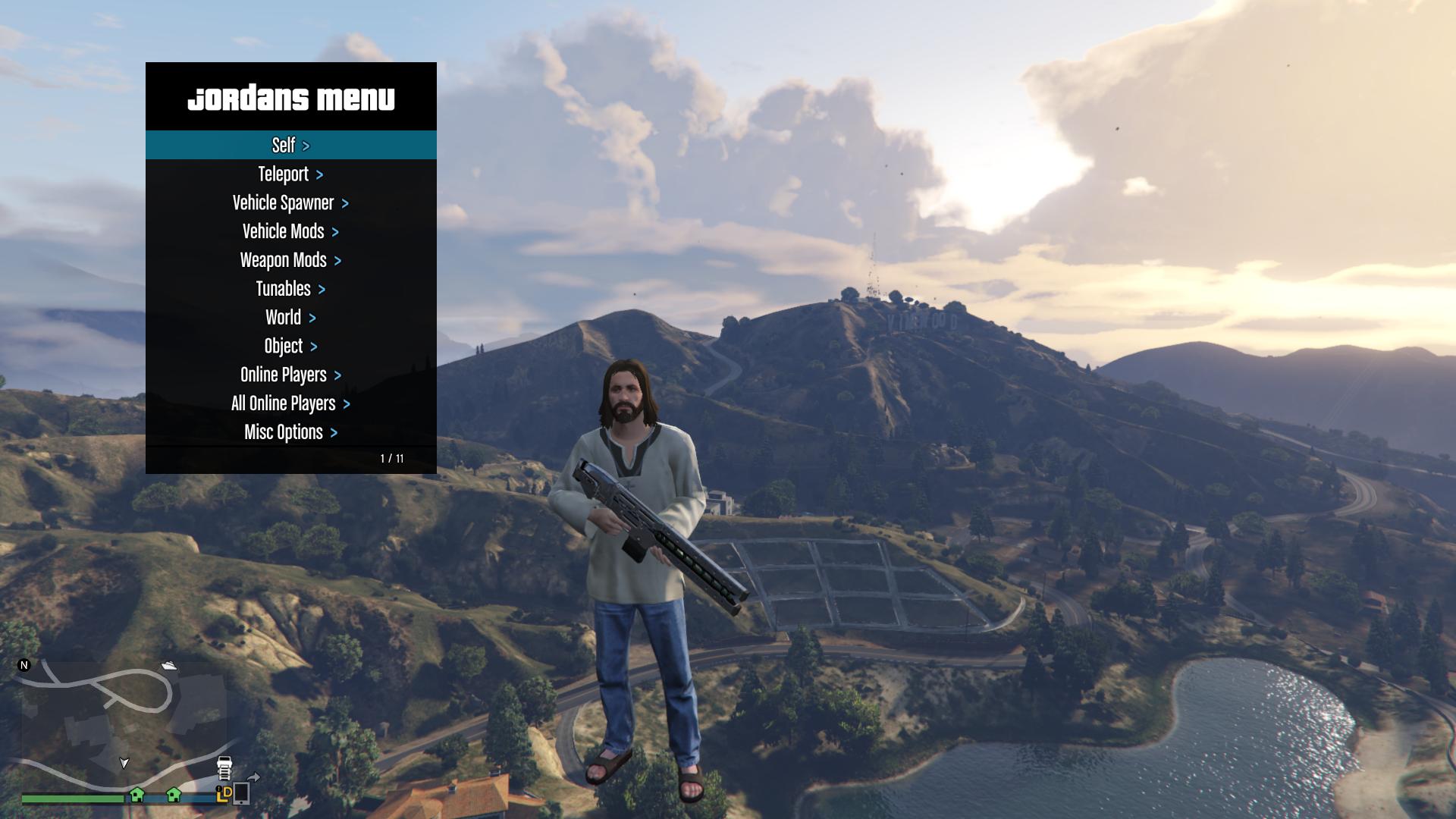Click the vehicle blip on the minimap
The image size is (1456, 819).
point(224,767)
